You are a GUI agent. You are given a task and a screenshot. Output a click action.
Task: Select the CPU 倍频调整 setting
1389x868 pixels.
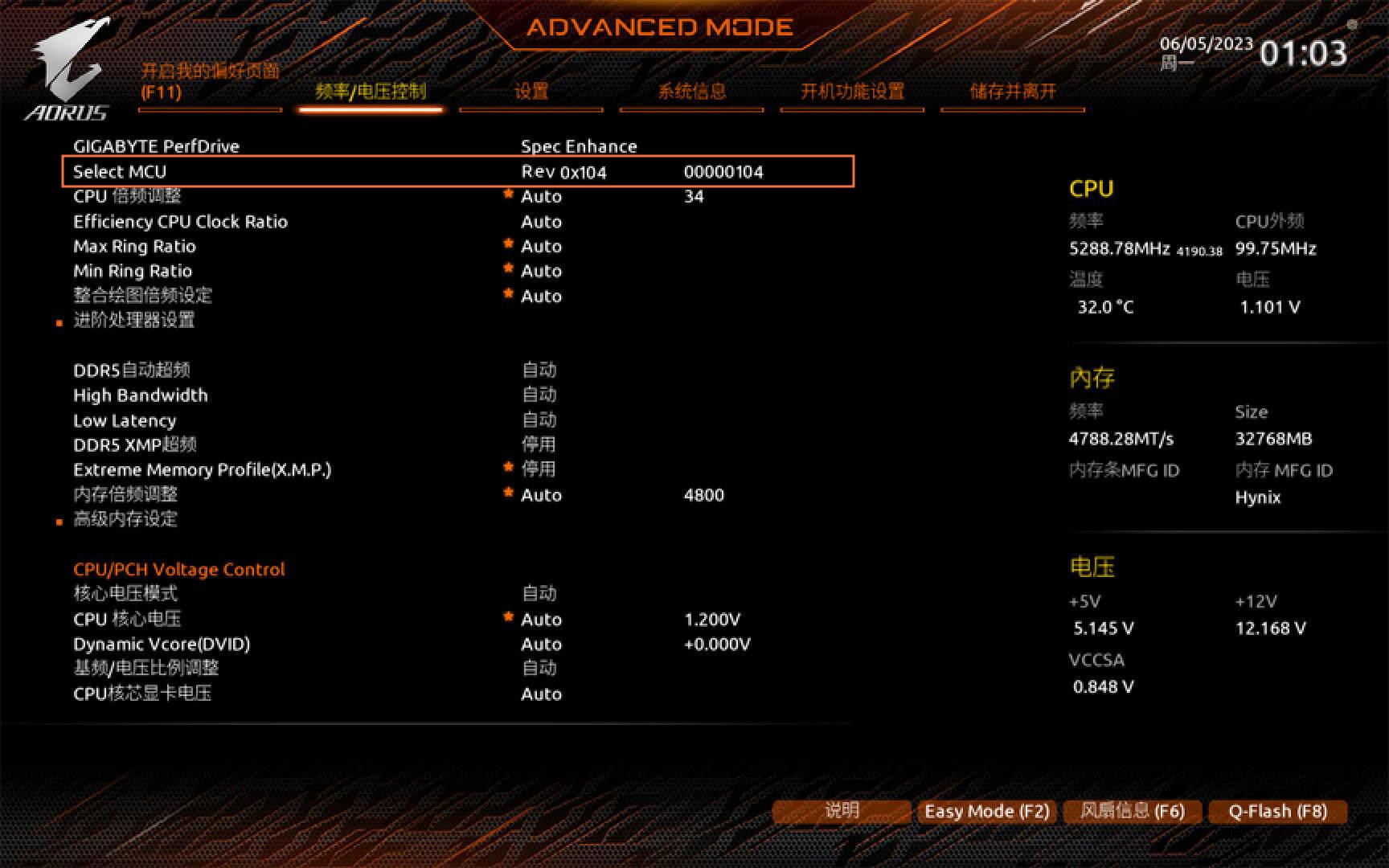[127, 196]
